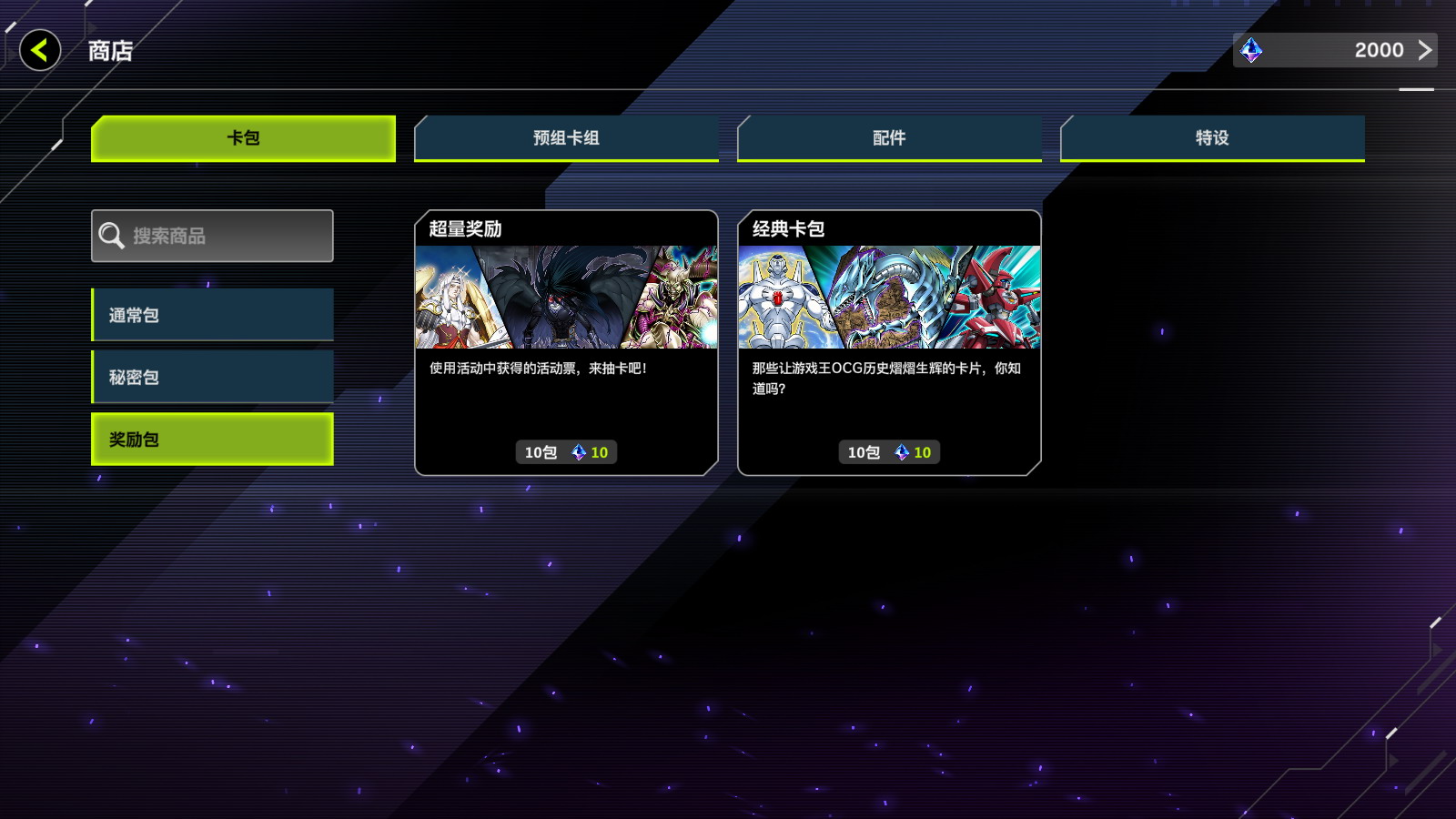Open the 超量奖励 pack
The width and height of the screenshot is (1456, 819).
point(566,342)
